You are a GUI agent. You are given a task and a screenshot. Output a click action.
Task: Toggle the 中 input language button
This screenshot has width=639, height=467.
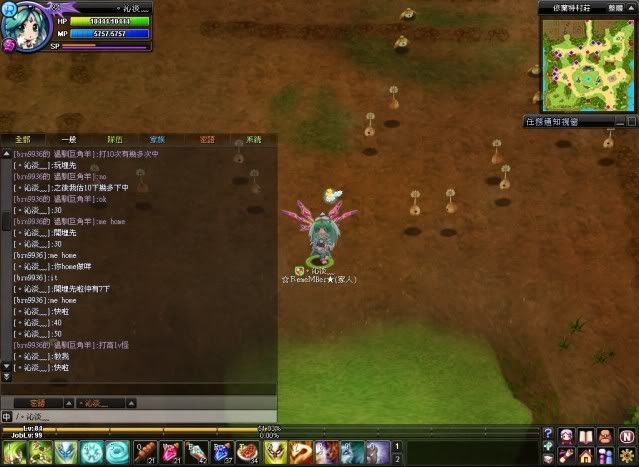click(7, 417)
